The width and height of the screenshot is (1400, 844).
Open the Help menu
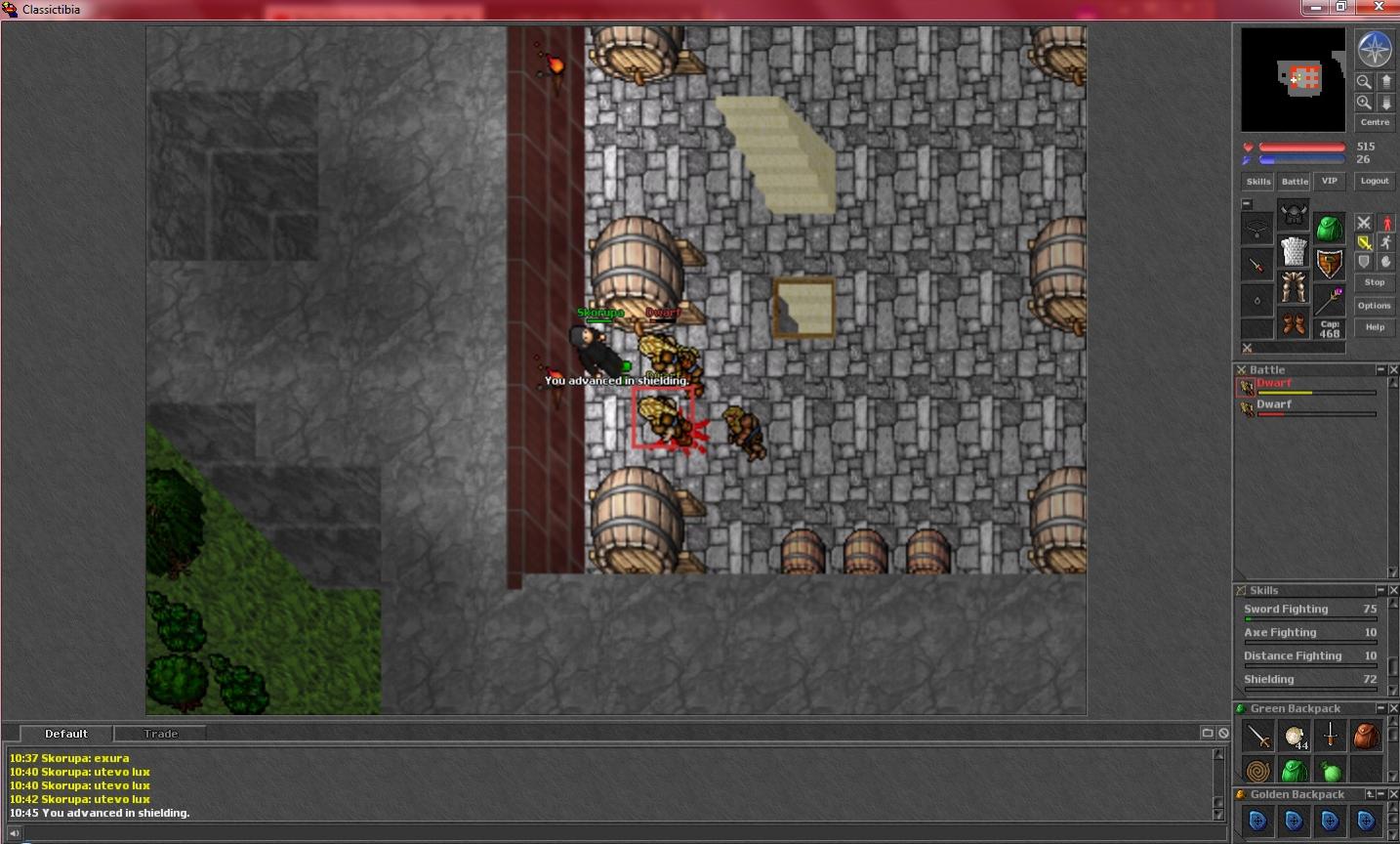pyautogui.click(x=1375, y=327)
